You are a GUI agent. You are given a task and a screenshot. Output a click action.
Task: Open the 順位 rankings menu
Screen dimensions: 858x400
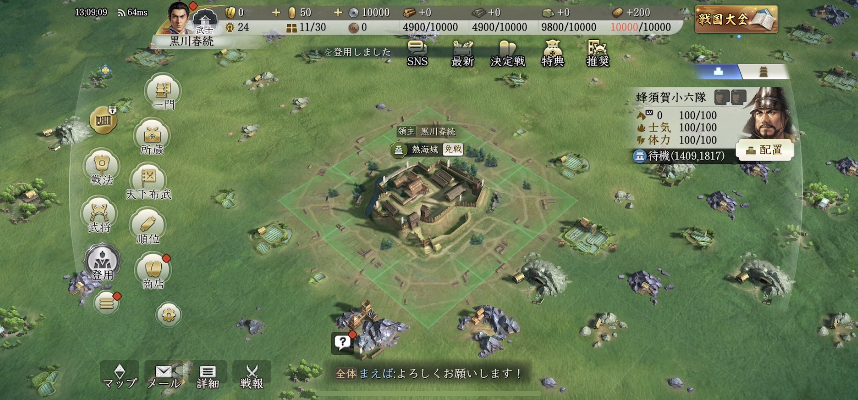click(148, 225)
